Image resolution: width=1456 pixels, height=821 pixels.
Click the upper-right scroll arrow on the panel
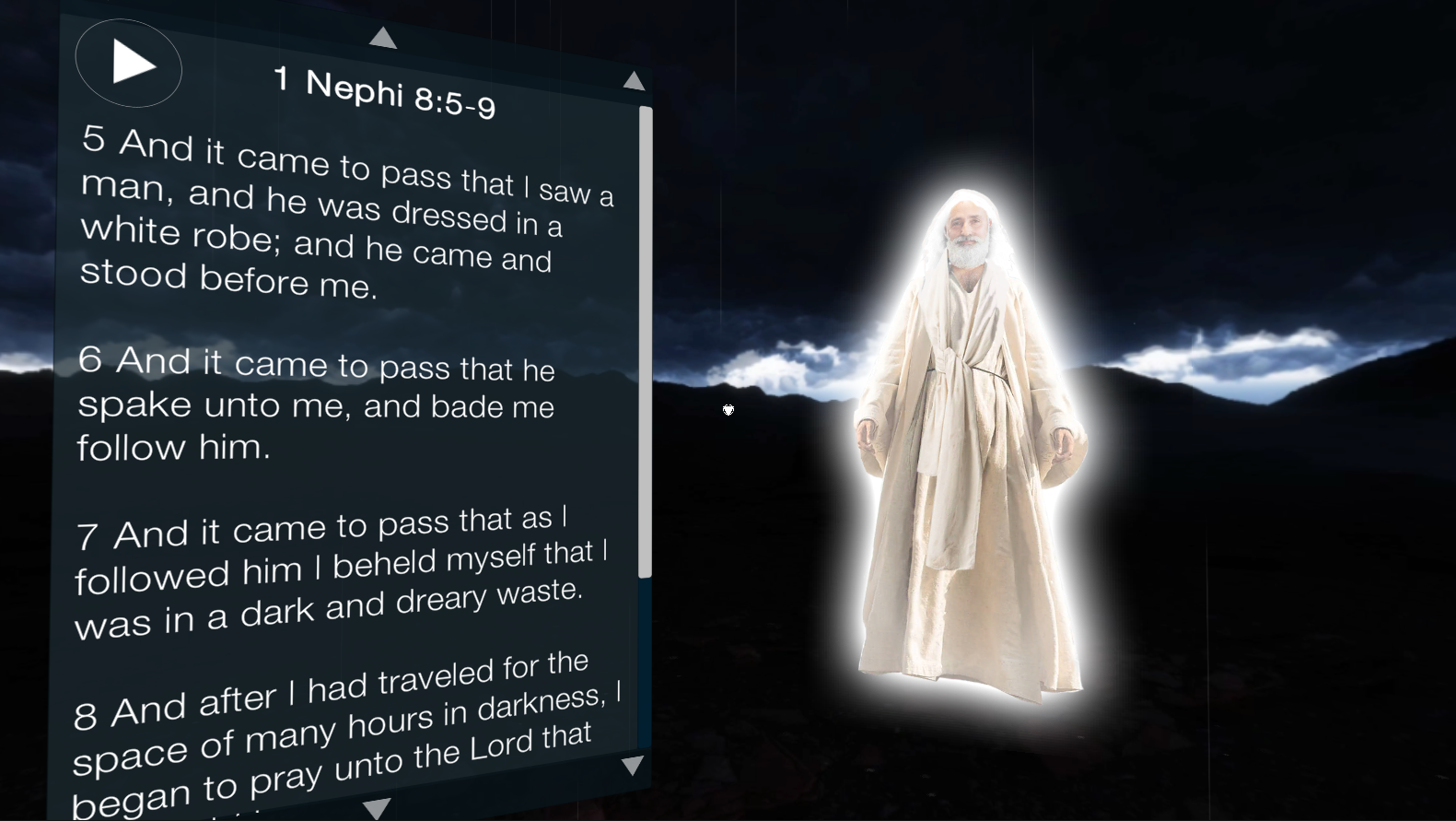click(635, 81)
